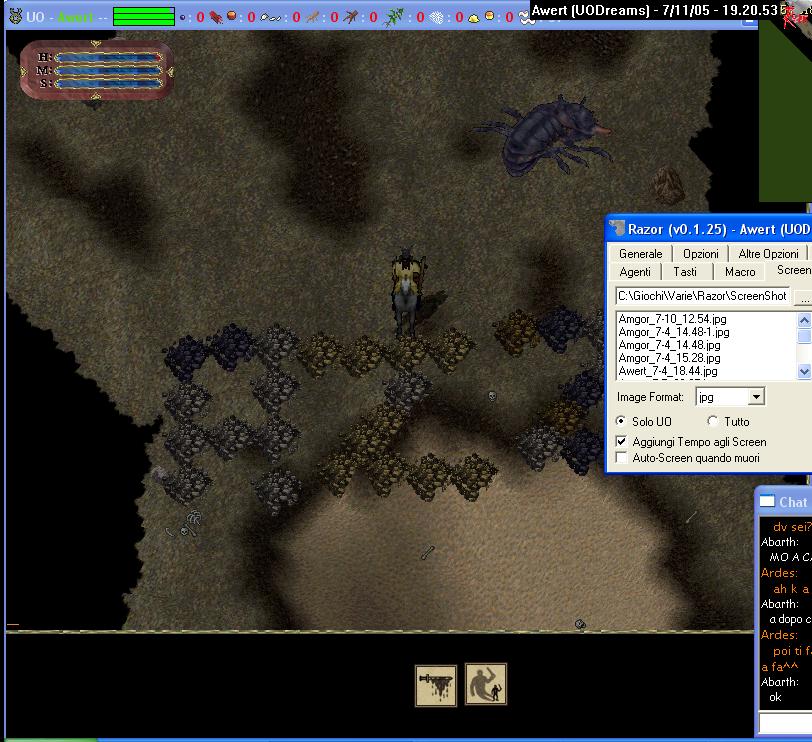Open the Tasti tab
The image size is (812, 742).
tap(685, 272)
